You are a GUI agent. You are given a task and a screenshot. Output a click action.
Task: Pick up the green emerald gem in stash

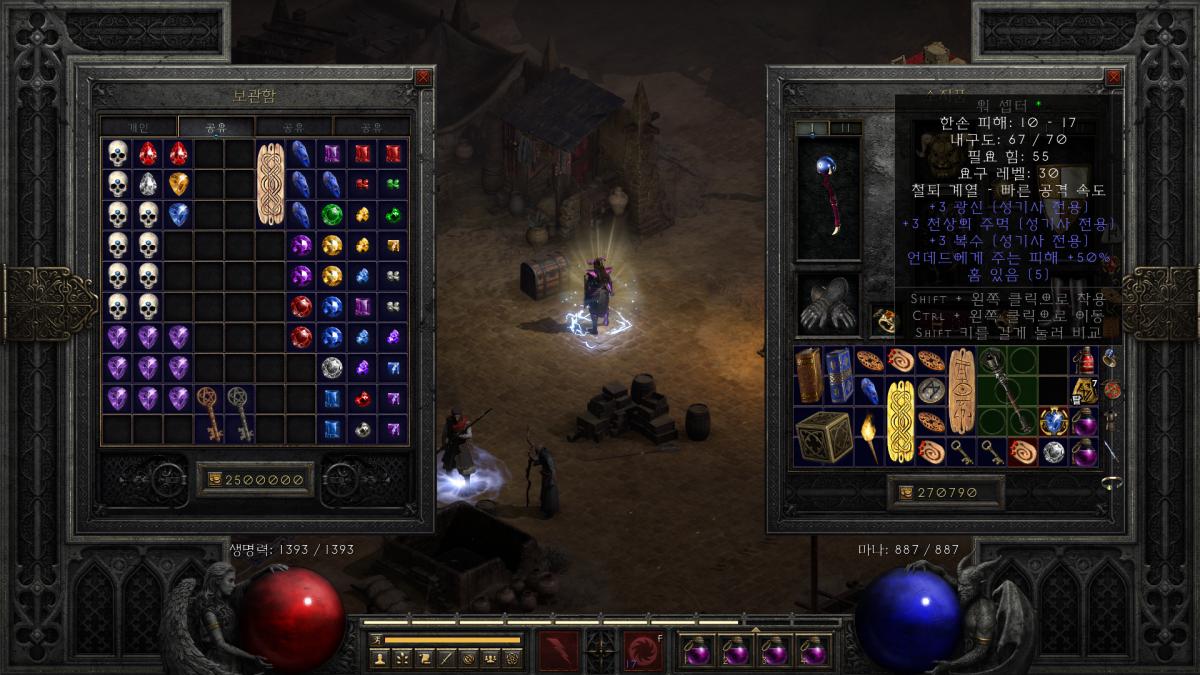(x=332, y=214)
